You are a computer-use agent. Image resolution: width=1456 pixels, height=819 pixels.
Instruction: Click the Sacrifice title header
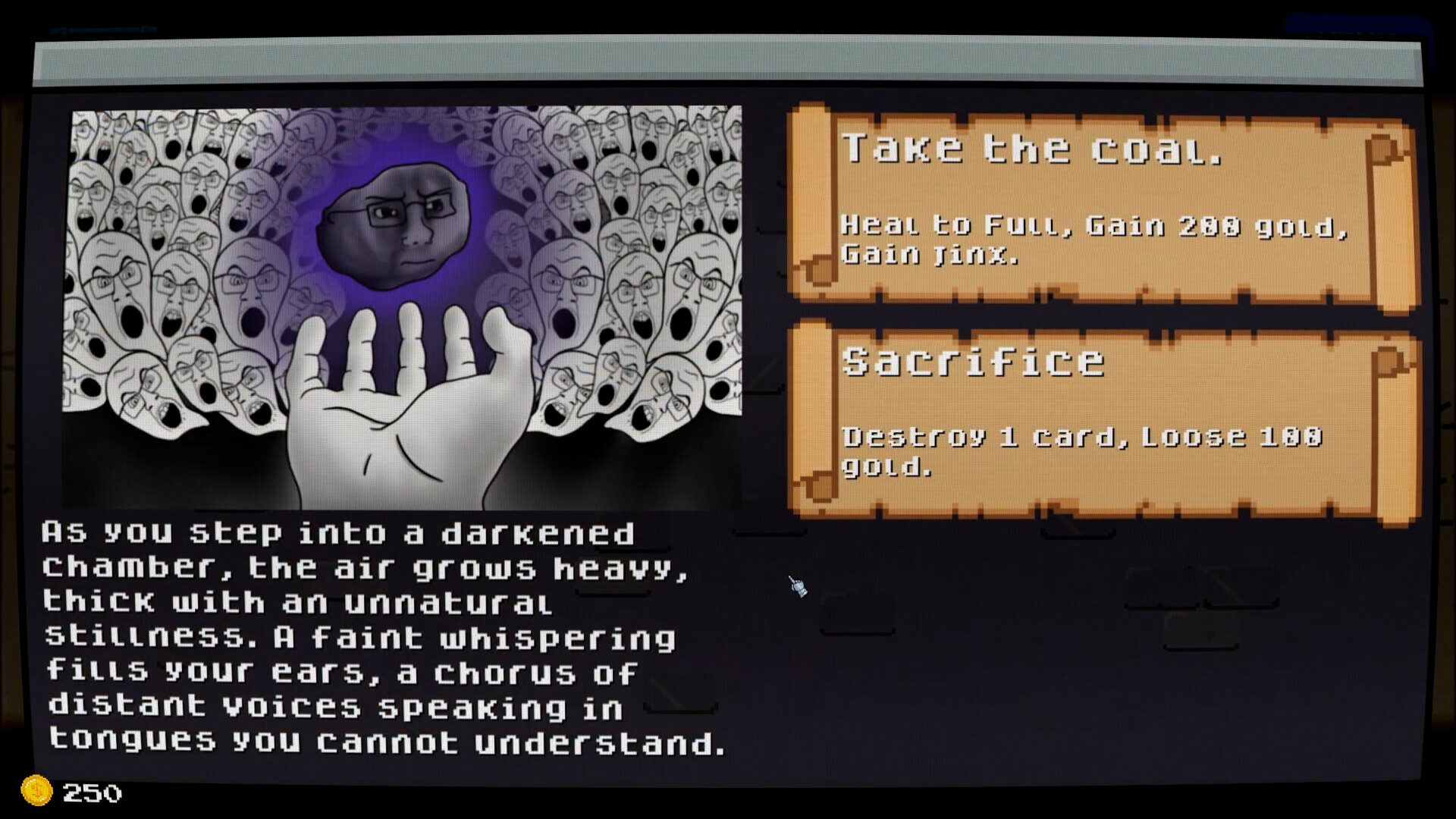click(x=973, y=362)
